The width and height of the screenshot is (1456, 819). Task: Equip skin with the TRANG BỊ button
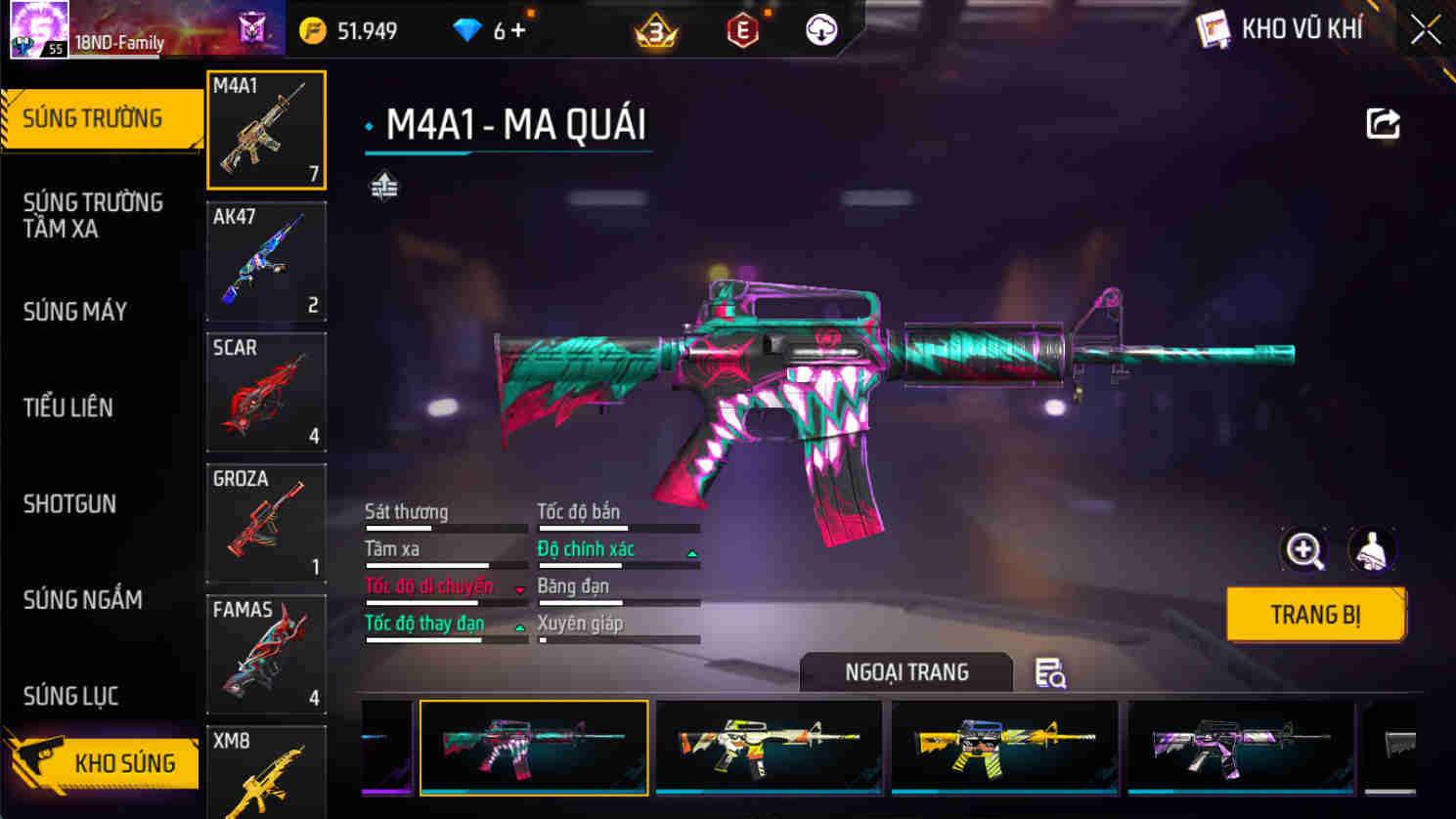(1315, 615)
